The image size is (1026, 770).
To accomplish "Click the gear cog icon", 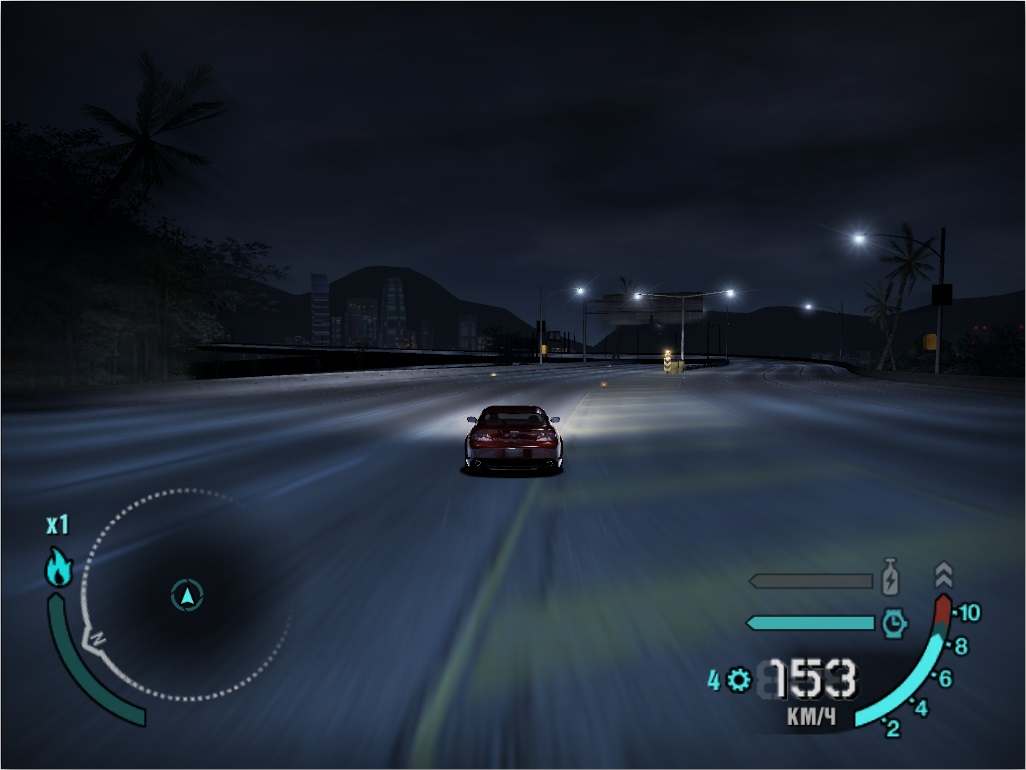I will pos(740,681).
